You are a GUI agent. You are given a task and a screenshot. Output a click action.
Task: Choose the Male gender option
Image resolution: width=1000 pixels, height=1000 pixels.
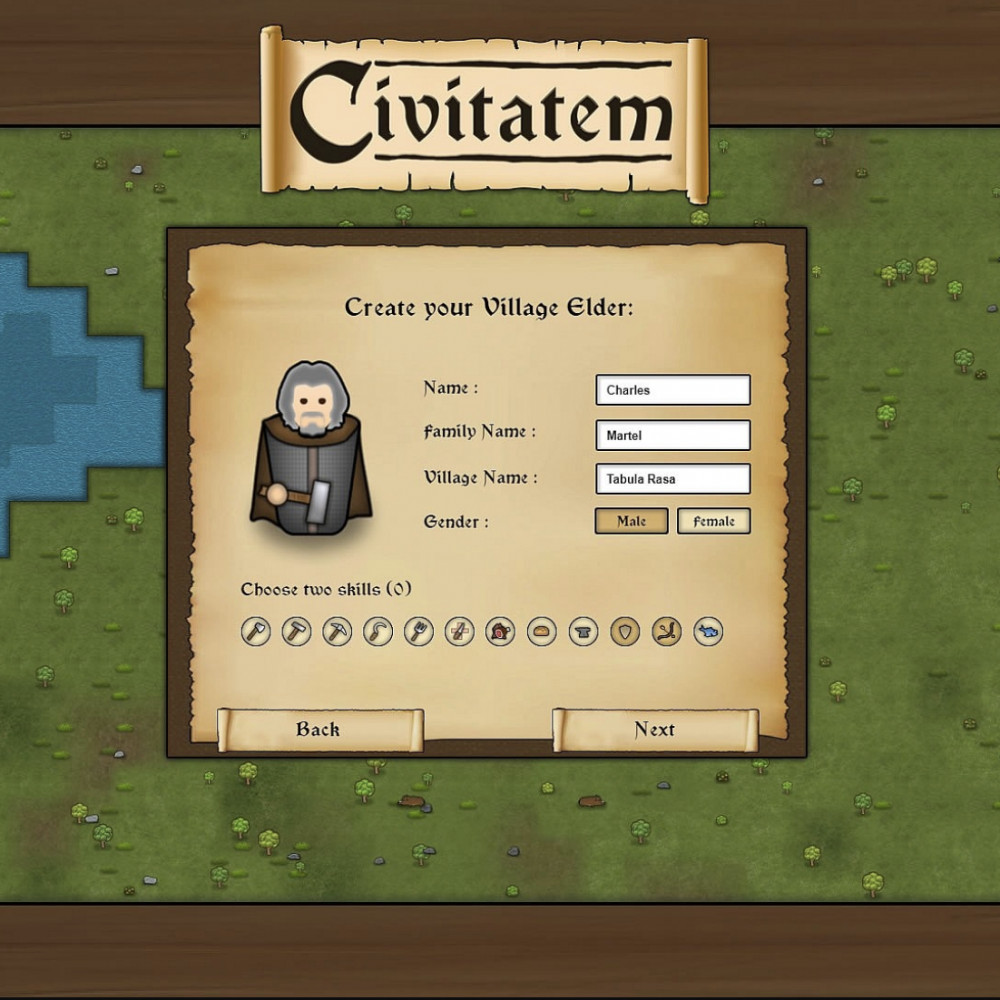point(631,521)
